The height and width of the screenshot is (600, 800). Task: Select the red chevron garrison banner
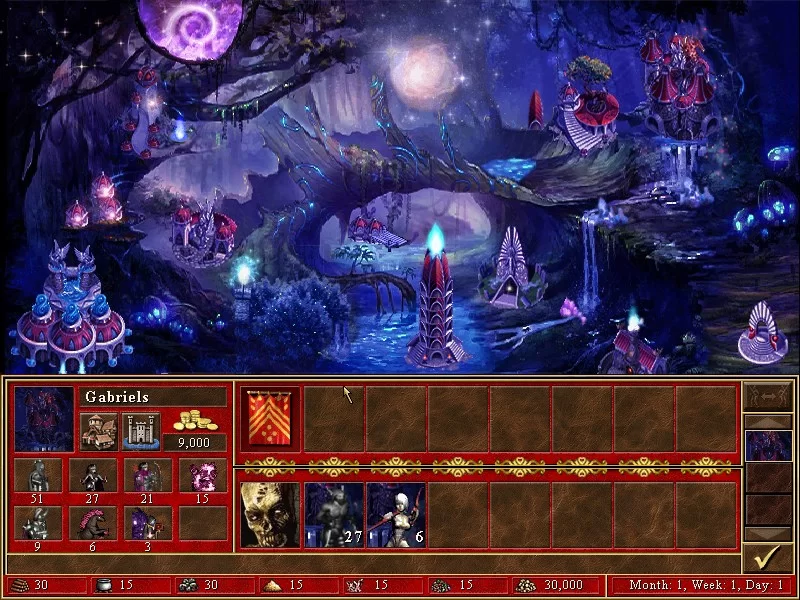coord(270,417)
